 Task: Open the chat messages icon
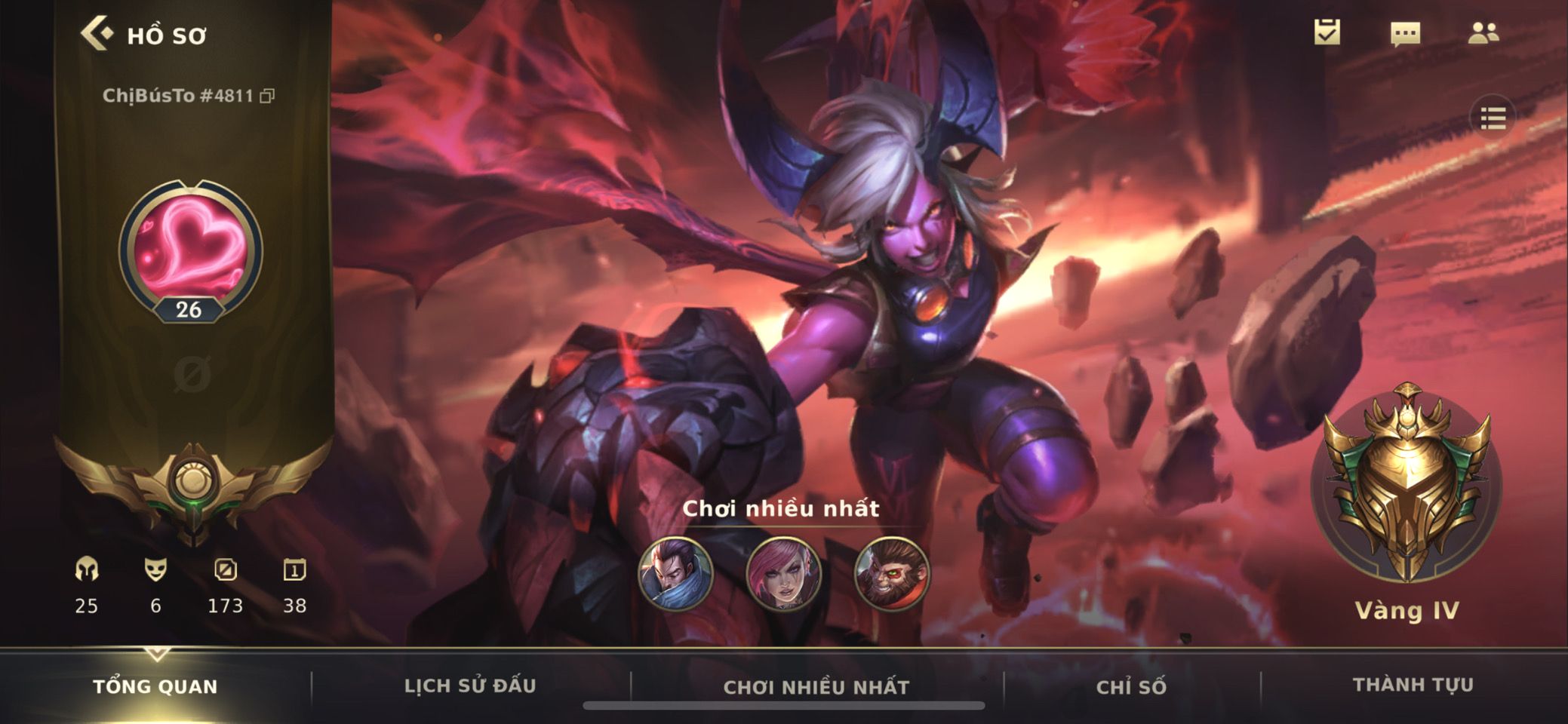[x=1405, y=34]
